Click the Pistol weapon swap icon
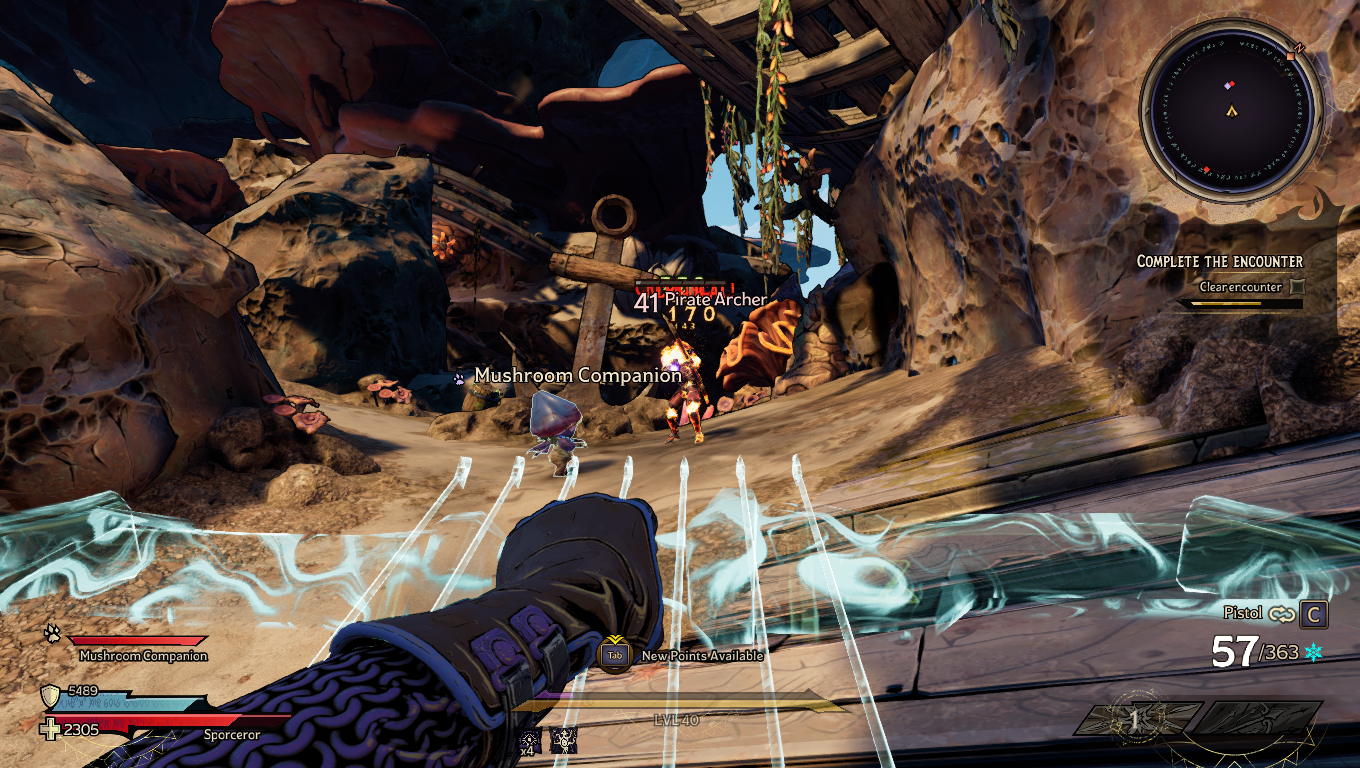This screenshot has height=768, width=1360. (1281, 613)
